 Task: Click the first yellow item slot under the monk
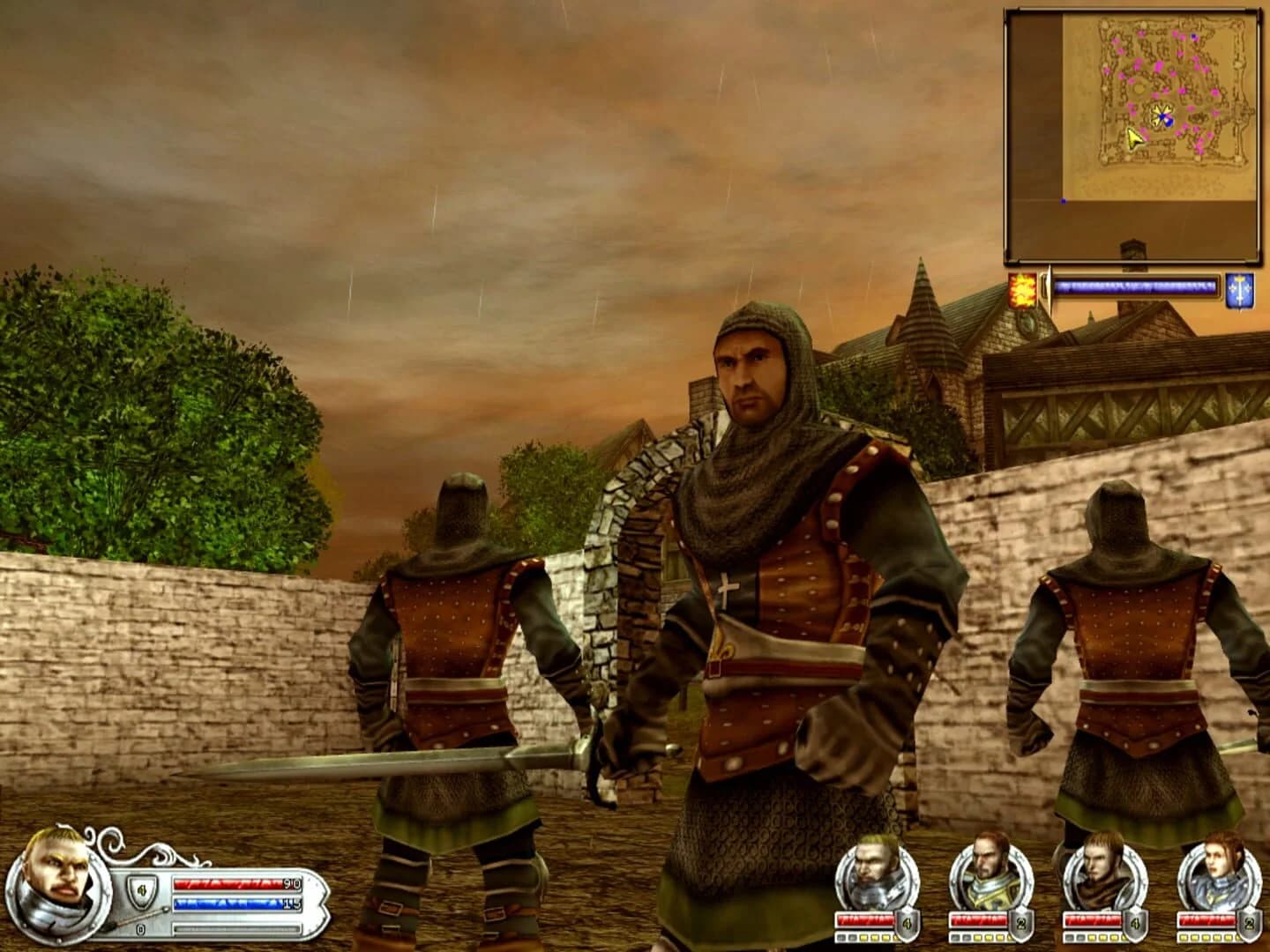click(x=1091, y=936)
